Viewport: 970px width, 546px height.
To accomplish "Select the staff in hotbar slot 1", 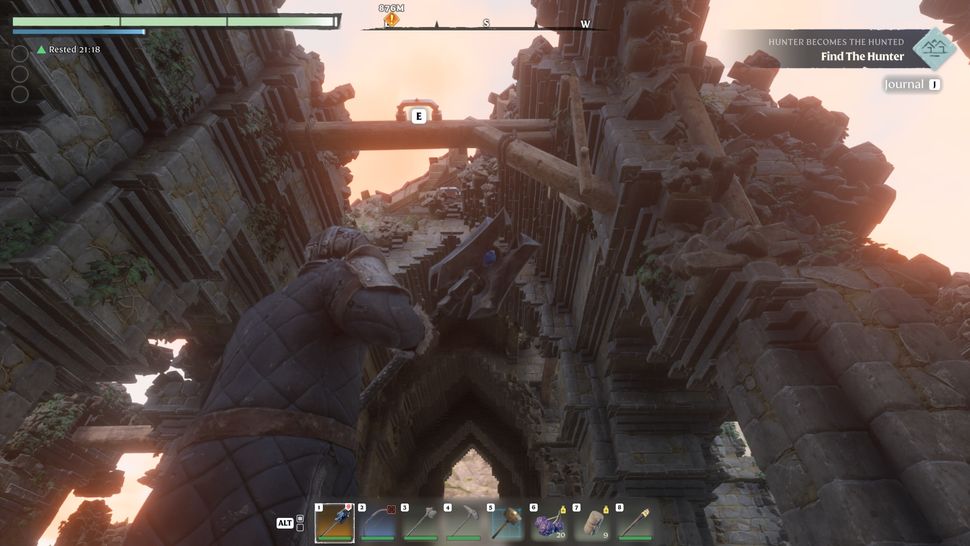I will pos(335,522).
